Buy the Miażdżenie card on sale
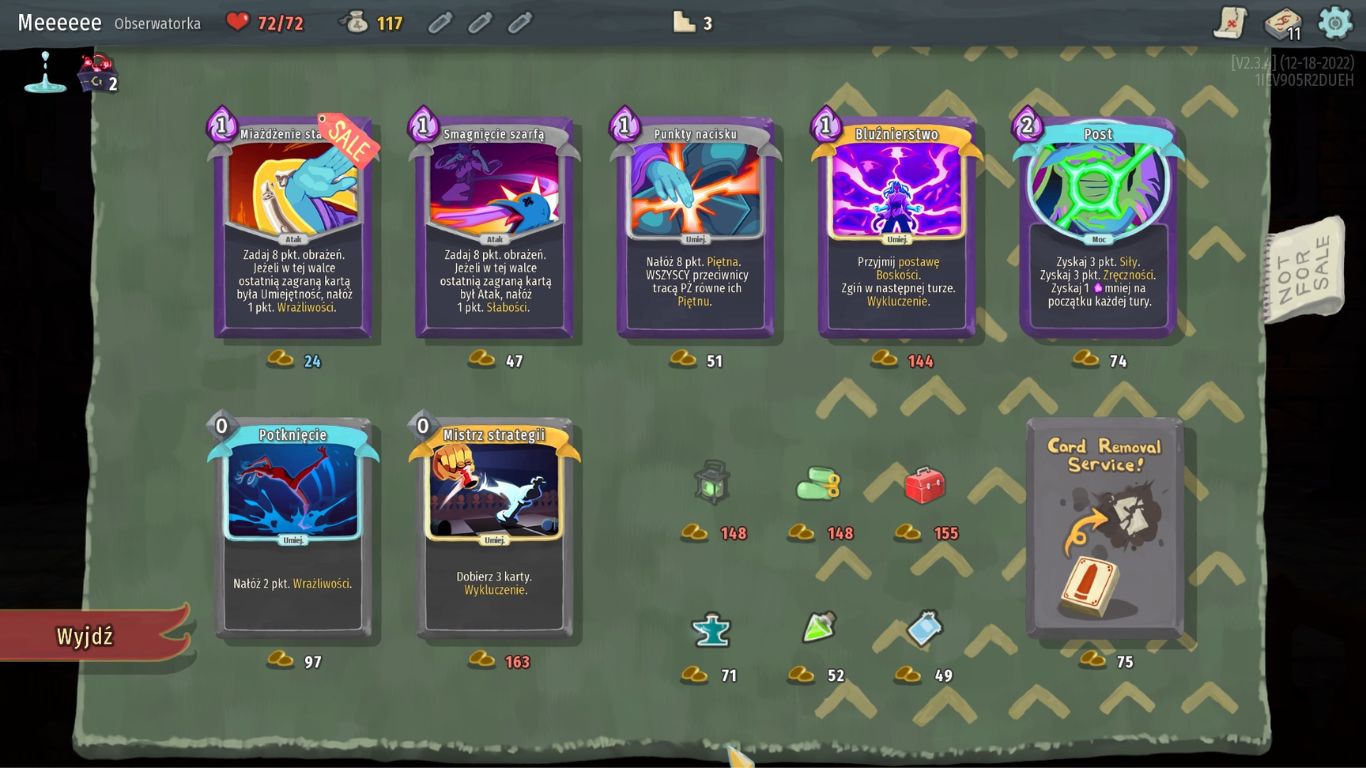 tap(293, 228)
